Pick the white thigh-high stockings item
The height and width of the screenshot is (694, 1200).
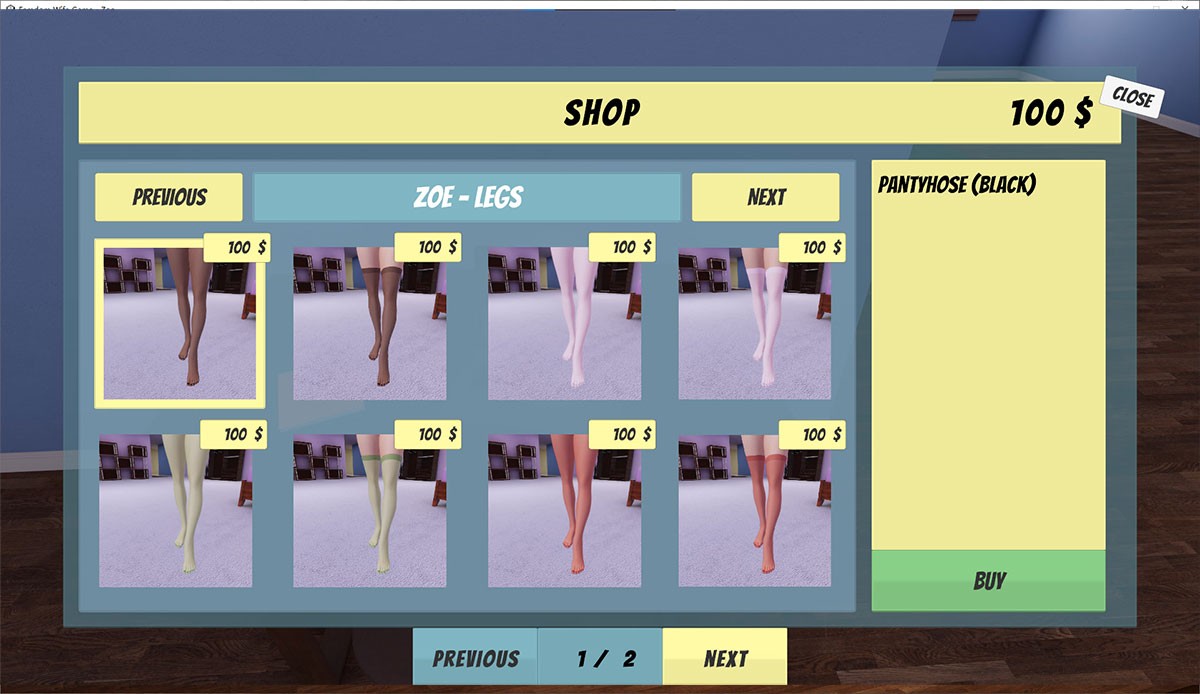[x=755, y=325]
